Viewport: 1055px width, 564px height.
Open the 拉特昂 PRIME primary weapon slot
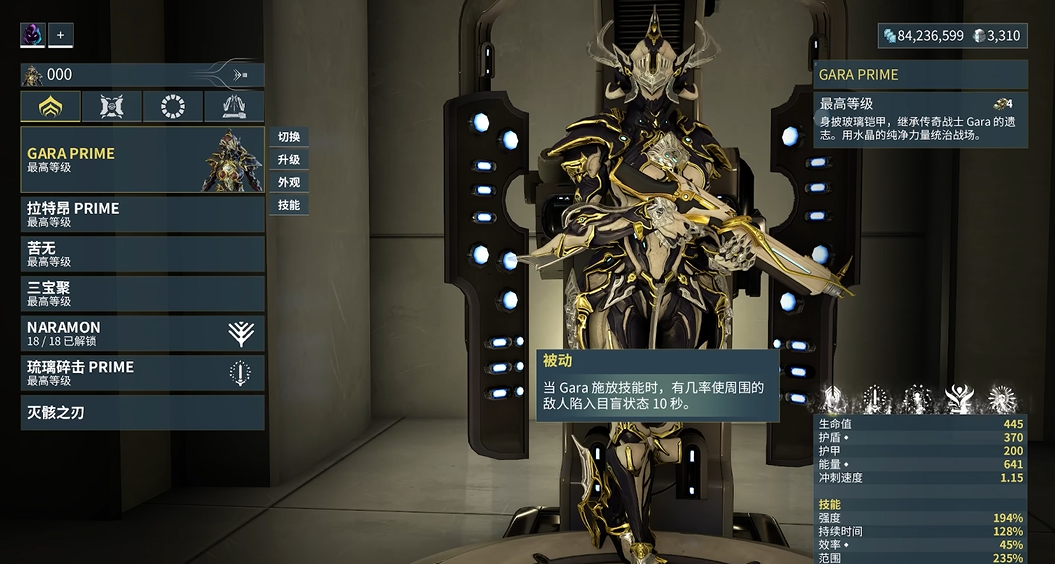(142, 215)
